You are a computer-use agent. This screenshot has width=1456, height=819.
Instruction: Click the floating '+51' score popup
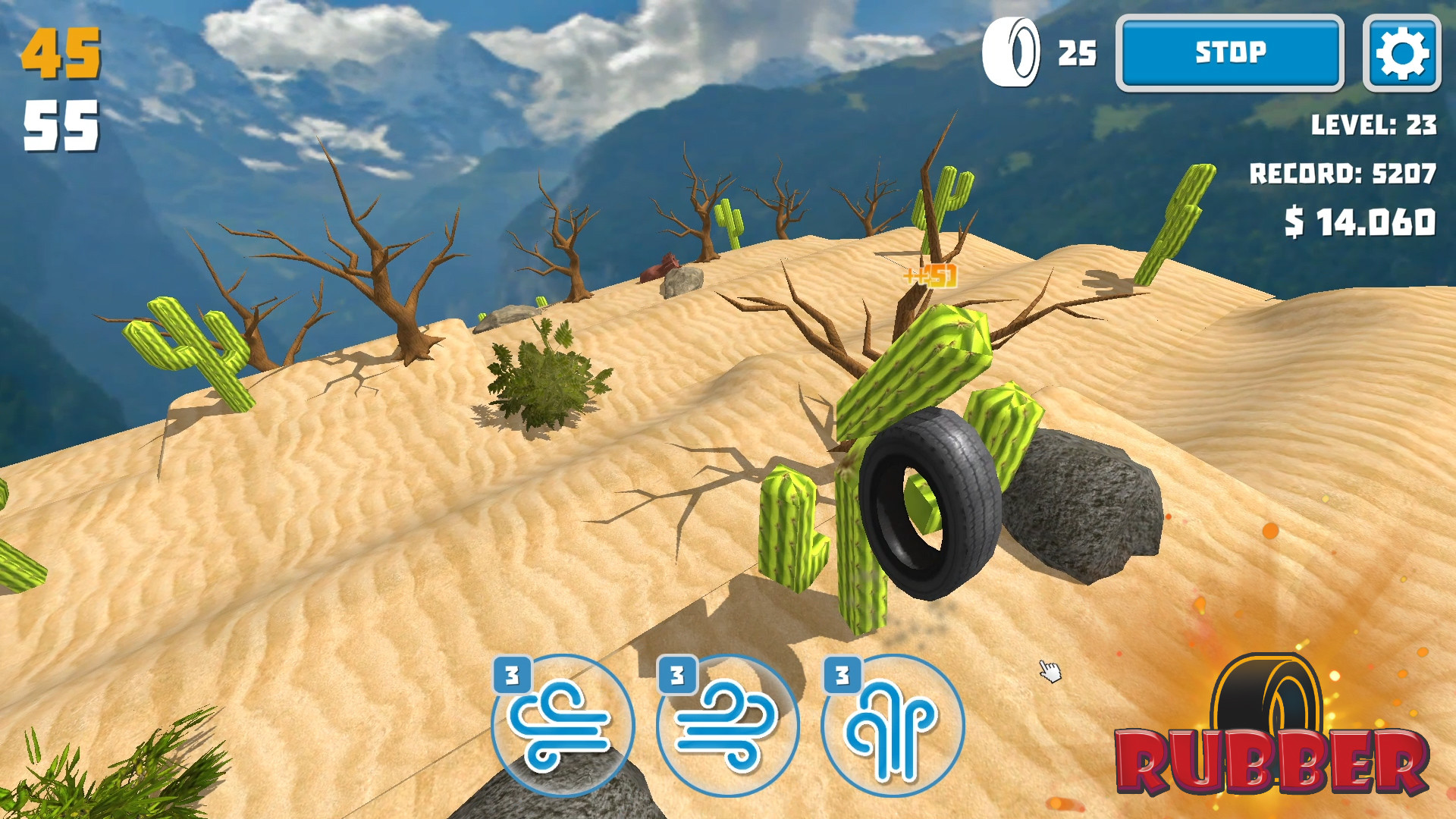929,277
